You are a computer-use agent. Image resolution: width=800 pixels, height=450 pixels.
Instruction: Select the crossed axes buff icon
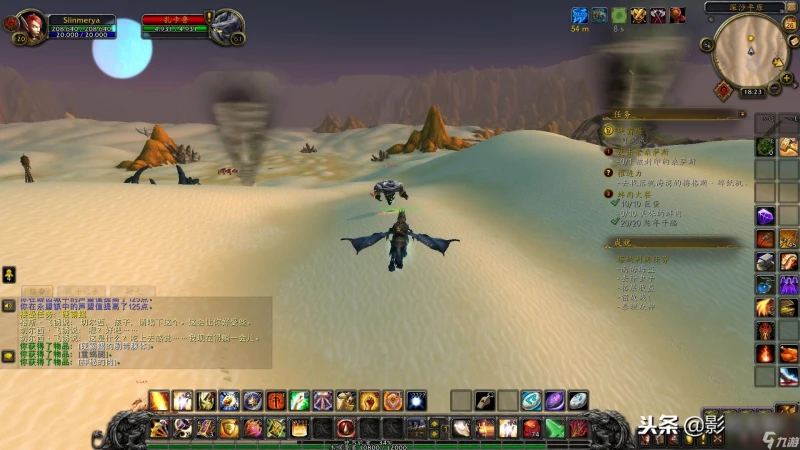pyautogui.click(x=658, y=15)
